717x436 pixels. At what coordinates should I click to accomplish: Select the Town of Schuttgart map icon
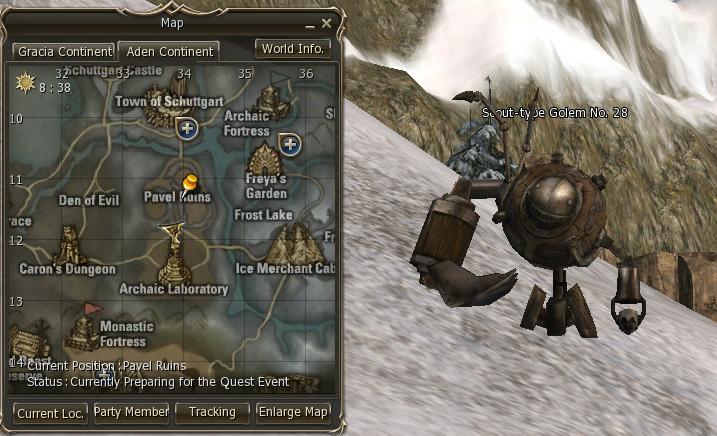[x=159, y=110]
